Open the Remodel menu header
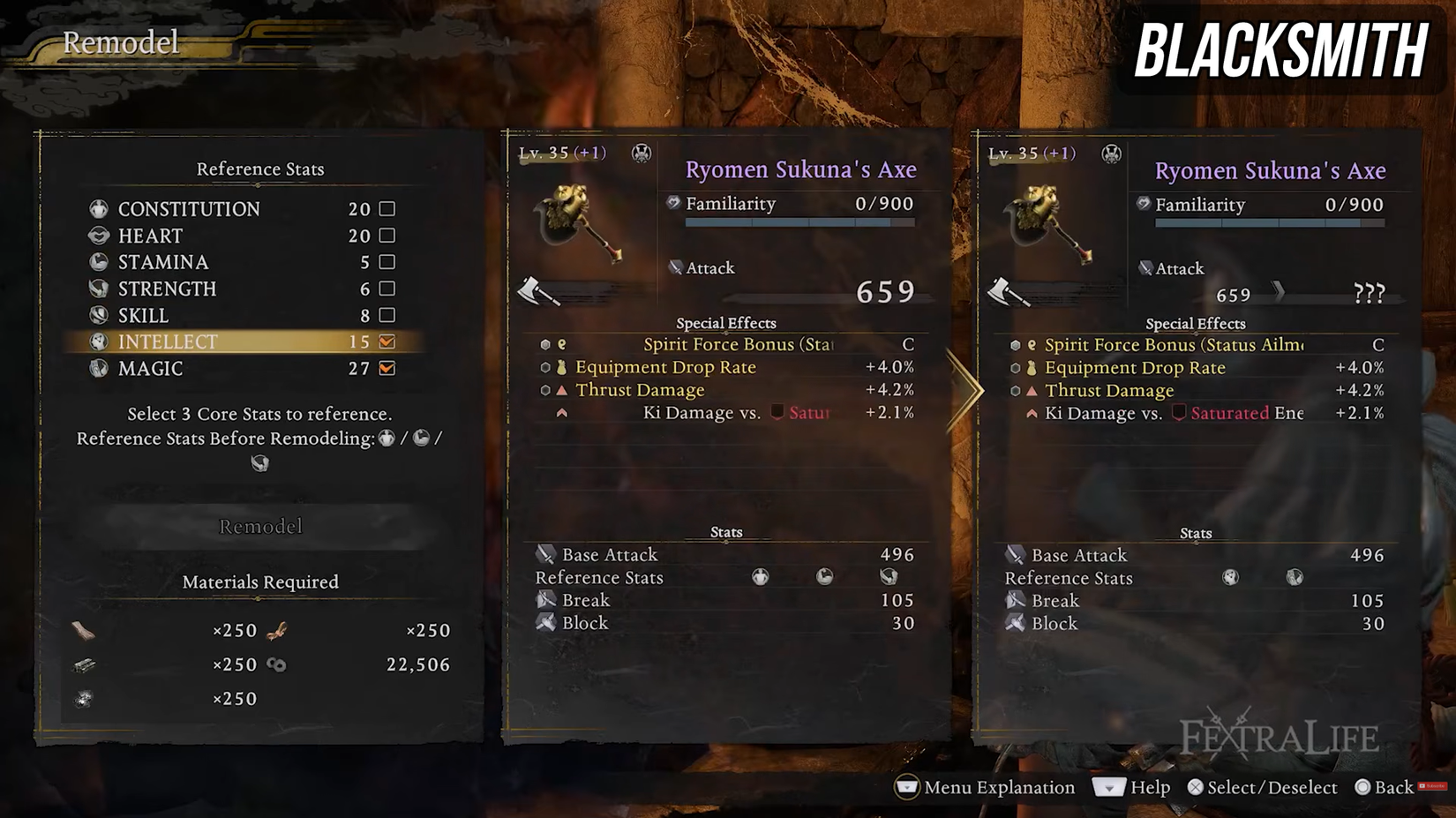This screenshot has height=818, width=1456. 120,43
